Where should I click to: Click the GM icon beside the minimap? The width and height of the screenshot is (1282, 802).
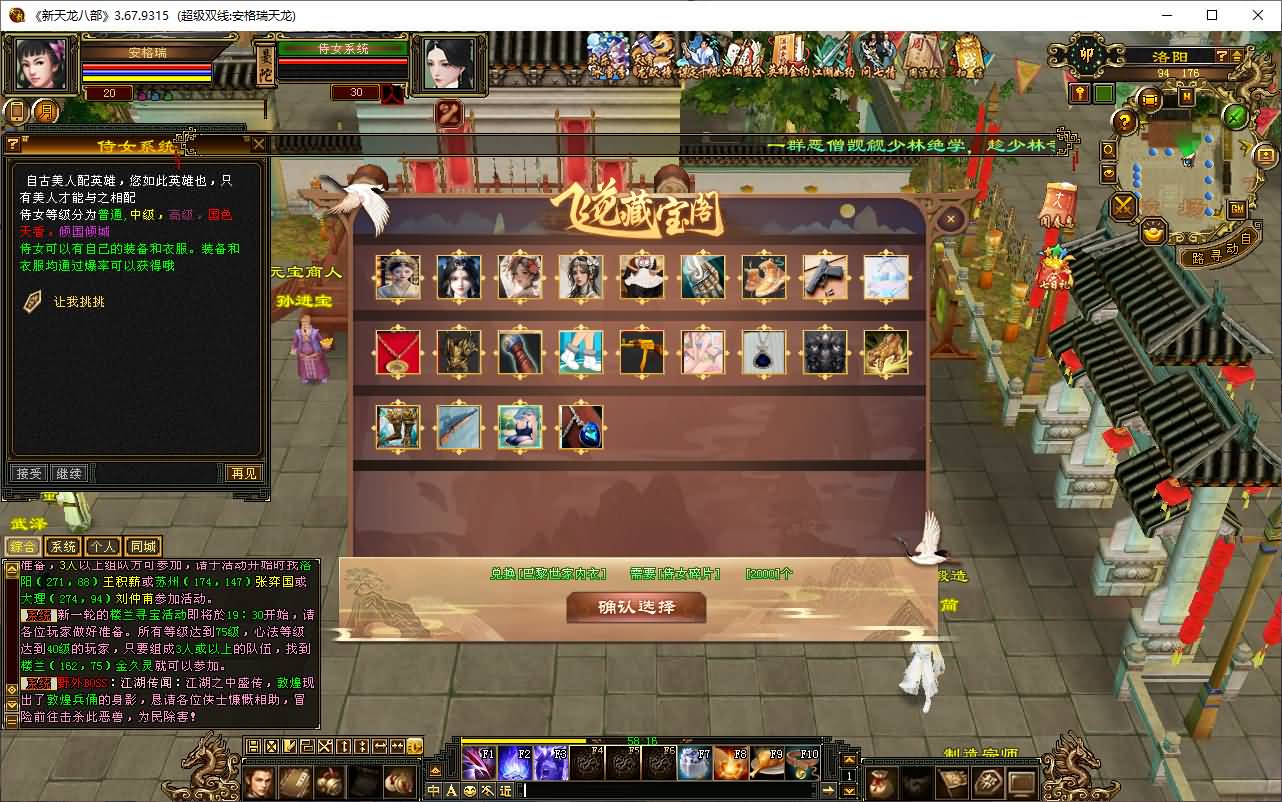[1236, 208]
